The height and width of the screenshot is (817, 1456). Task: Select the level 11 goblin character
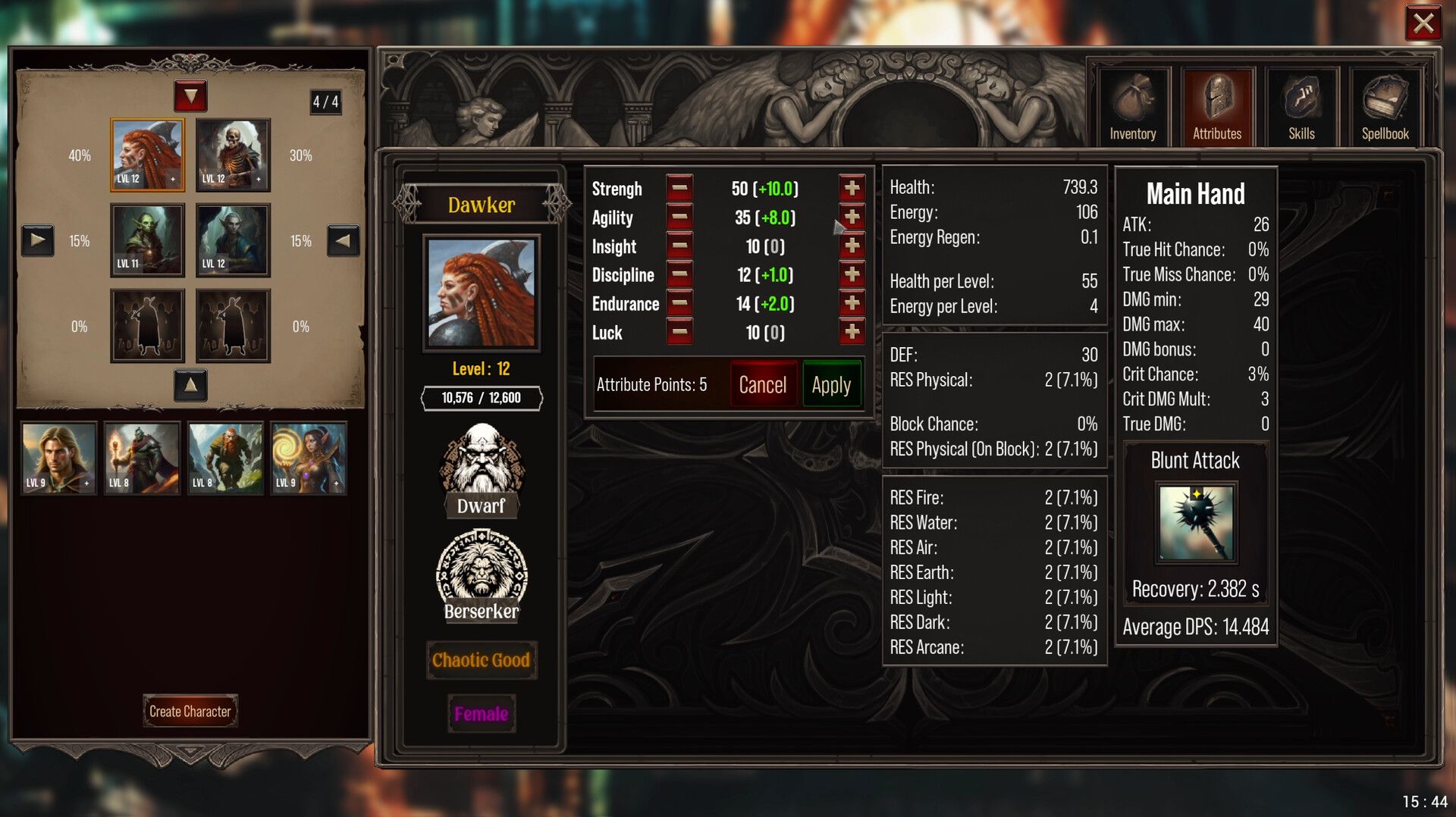point(146,241)
